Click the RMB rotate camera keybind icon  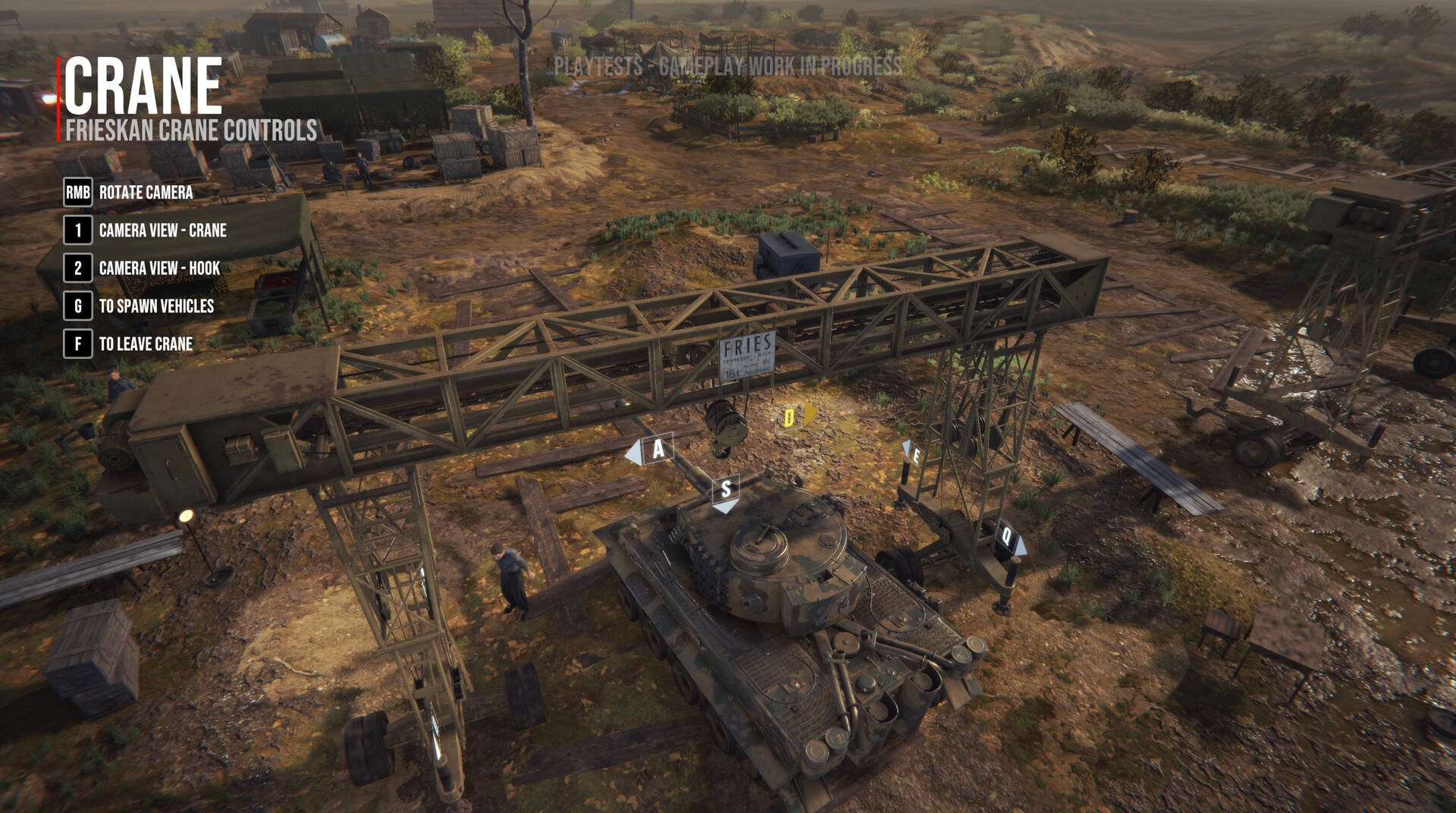point(77,193)
